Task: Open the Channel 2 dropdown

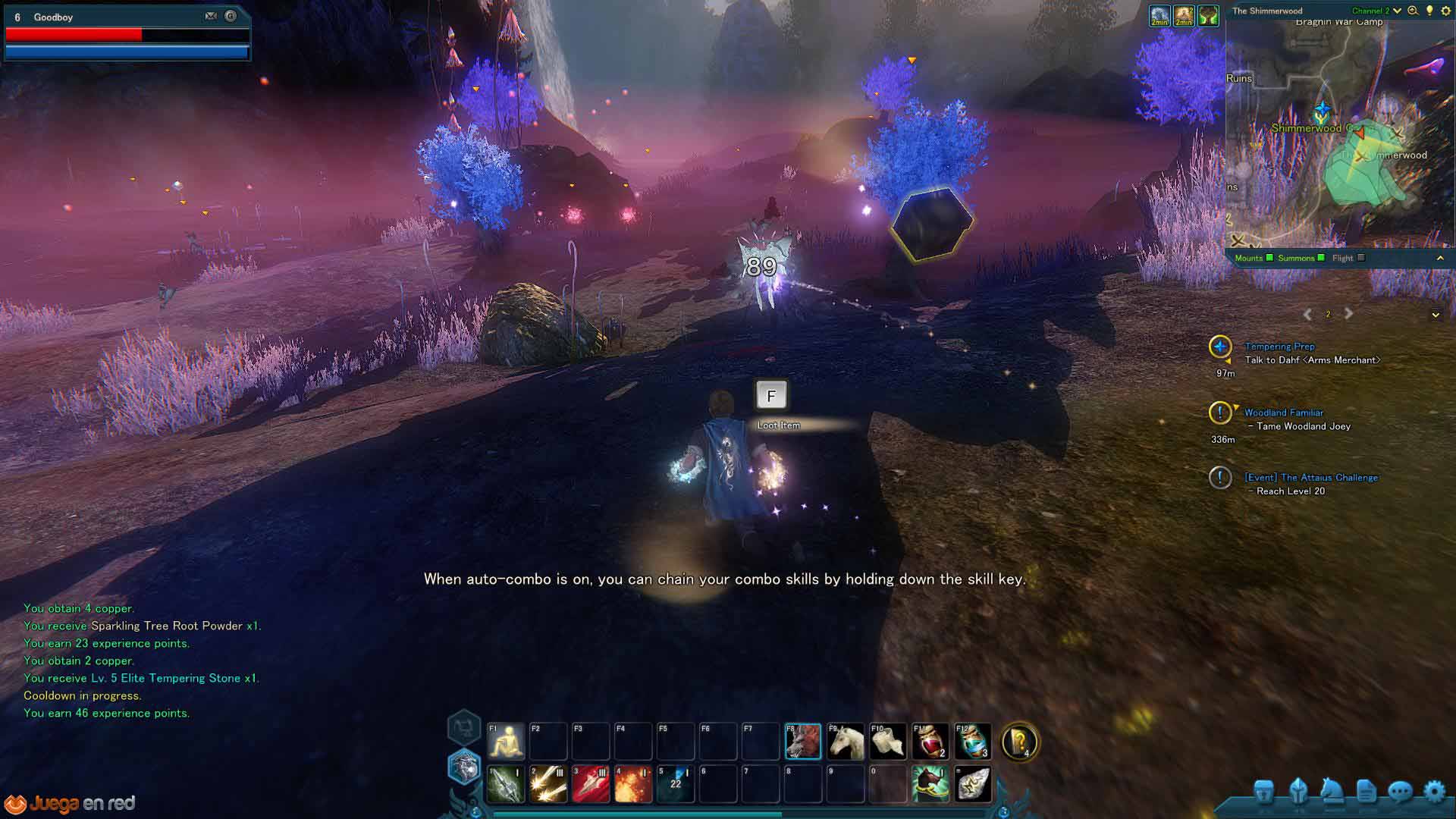Action: point(1397,11)
